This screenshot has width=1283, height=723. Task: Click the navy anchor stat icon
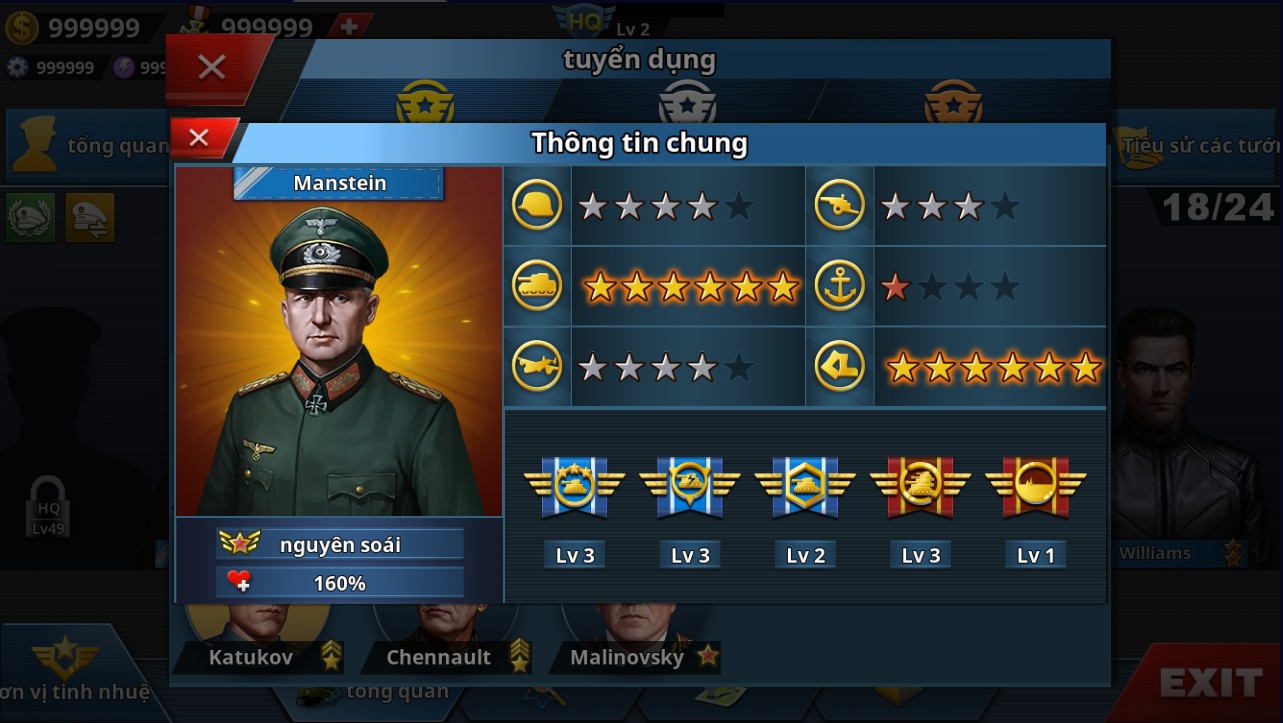(x=839, y=286)
